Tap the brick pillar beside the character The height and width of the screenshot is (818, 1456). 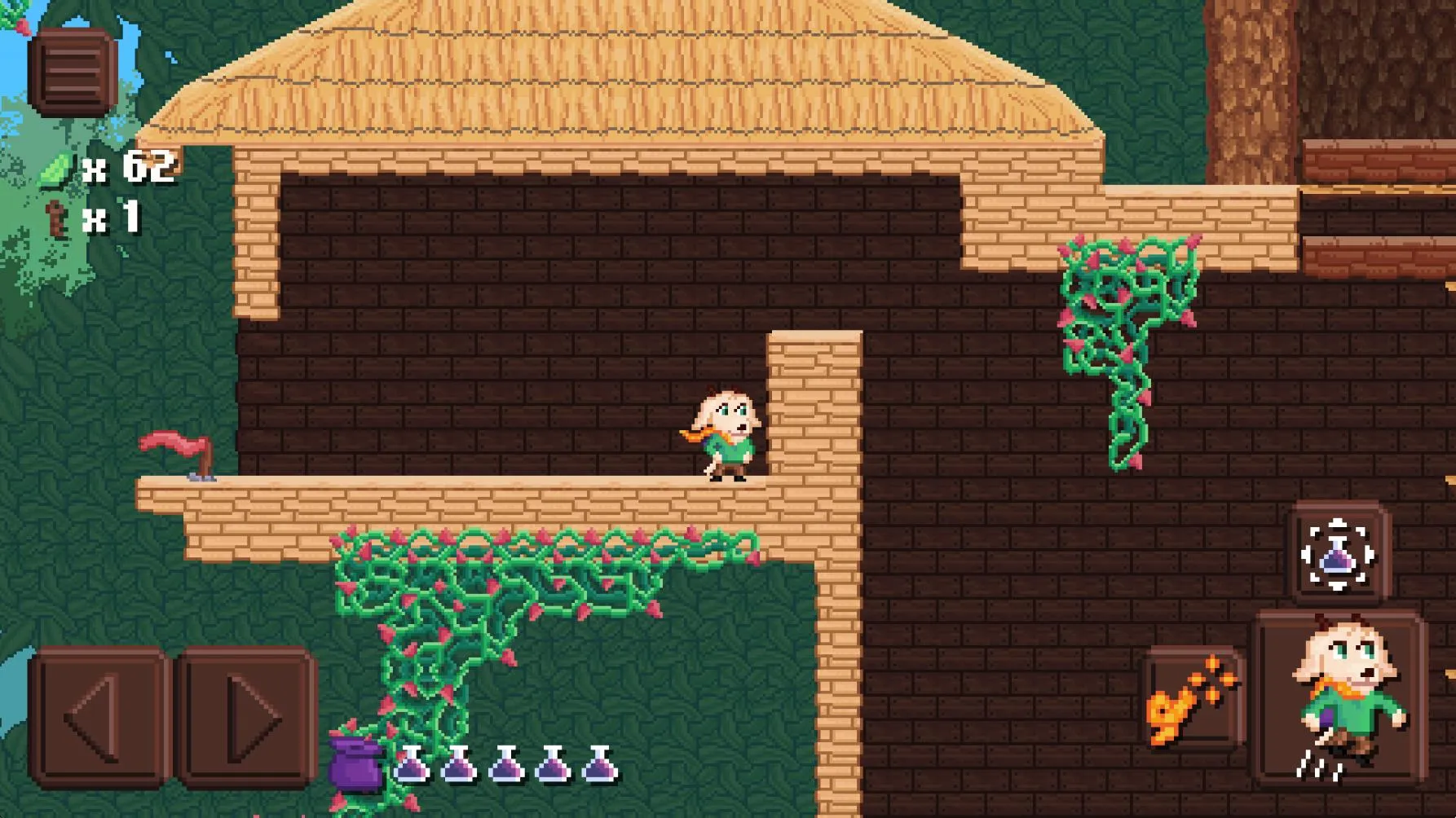pos(811,407)
